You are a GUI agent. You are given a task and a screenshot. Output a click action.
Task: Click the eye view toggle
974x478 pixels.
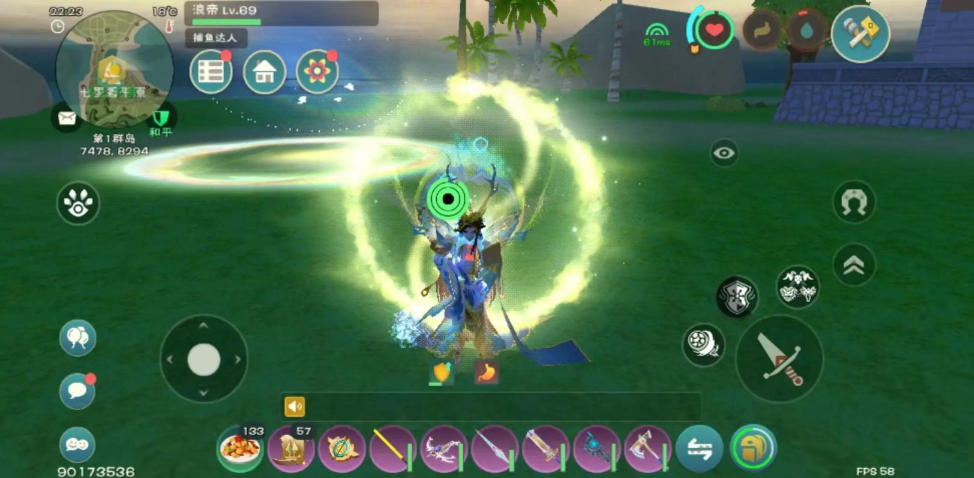coord(724,153)
